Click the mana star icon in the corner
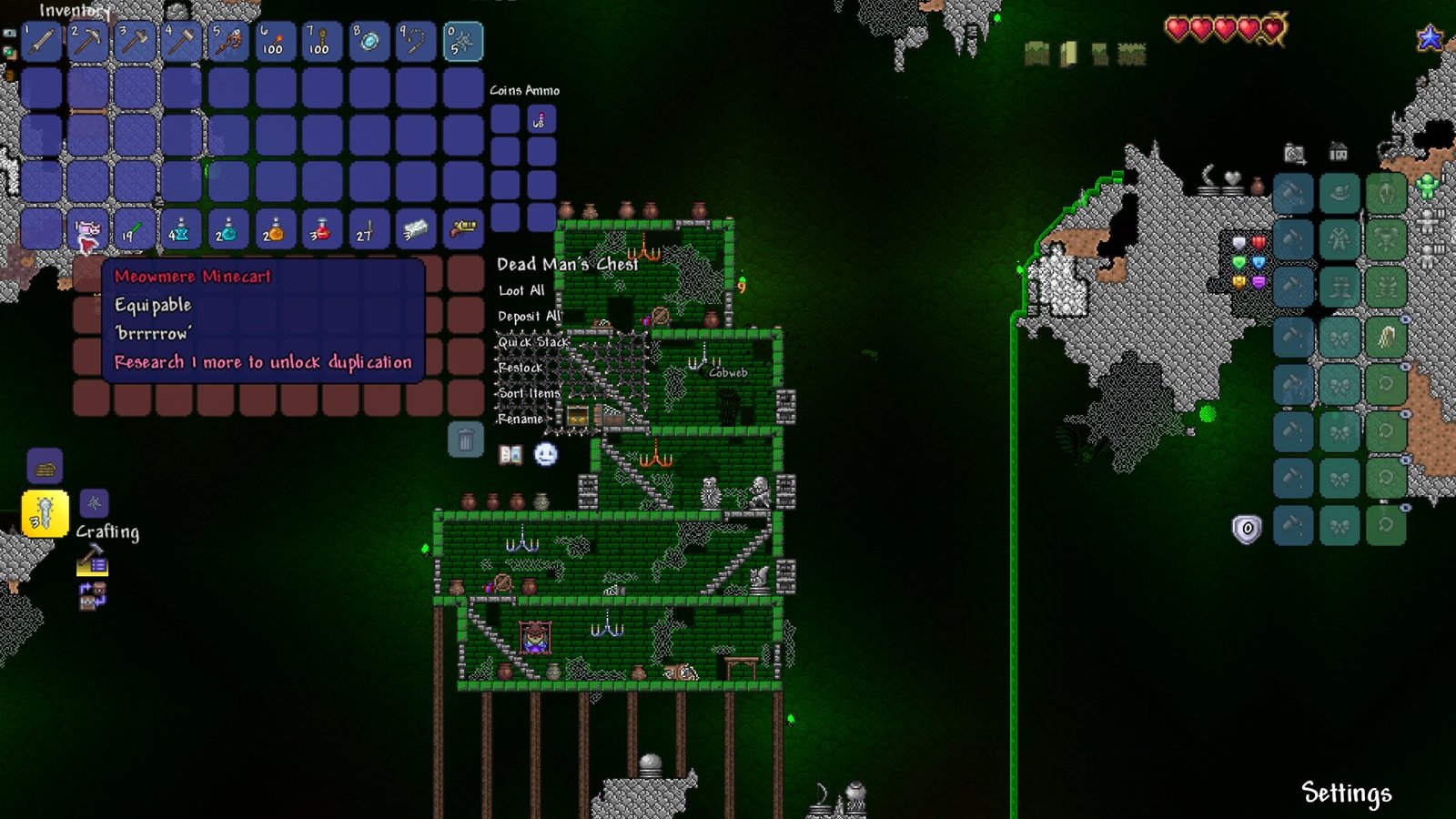The width and height of the screenshot is (1456, 819). [1429, 36]
